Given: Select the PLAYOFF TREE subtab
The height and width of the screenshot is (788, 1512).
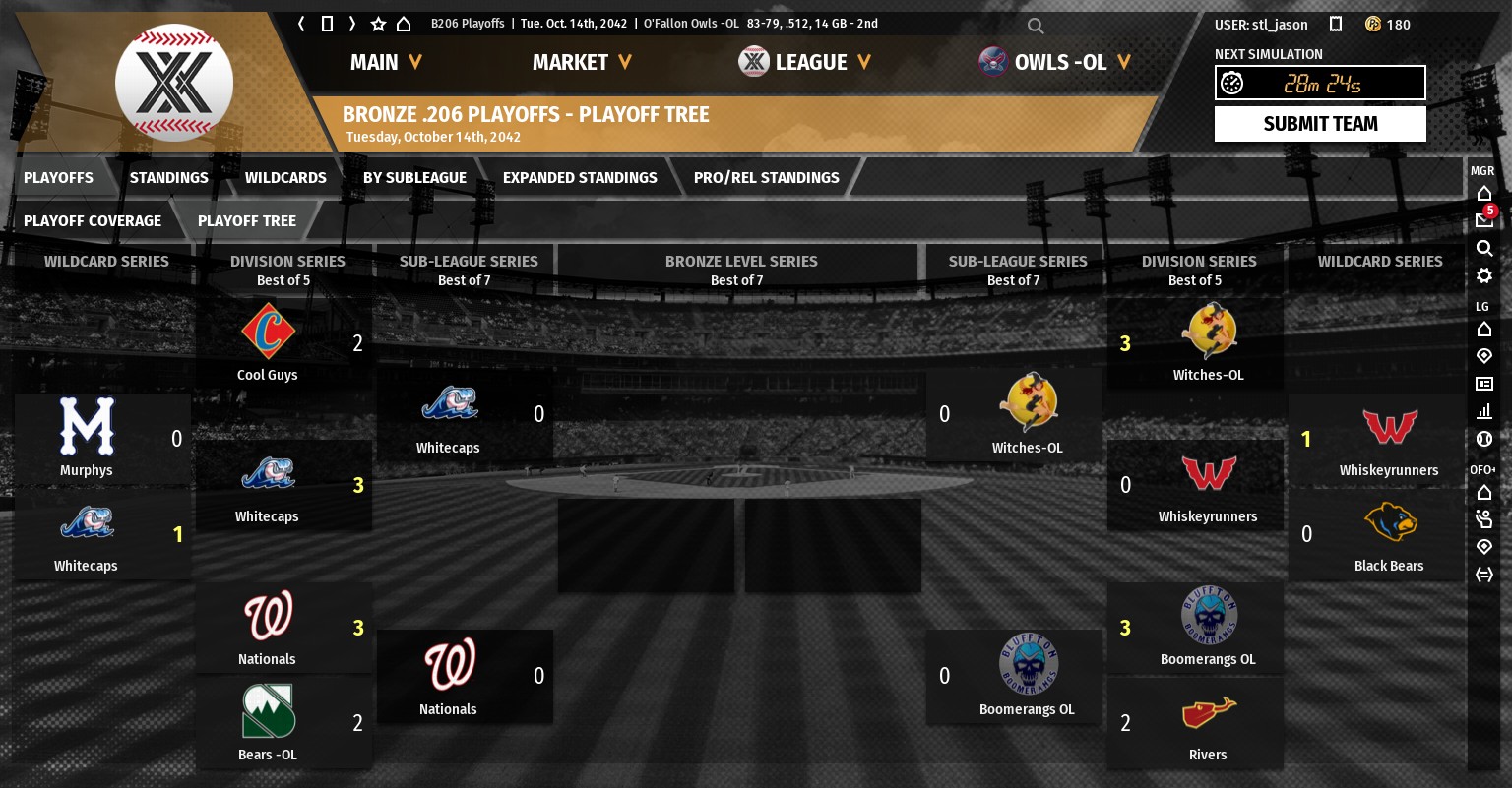Looking at the screenshot, I should coord(246,221).
